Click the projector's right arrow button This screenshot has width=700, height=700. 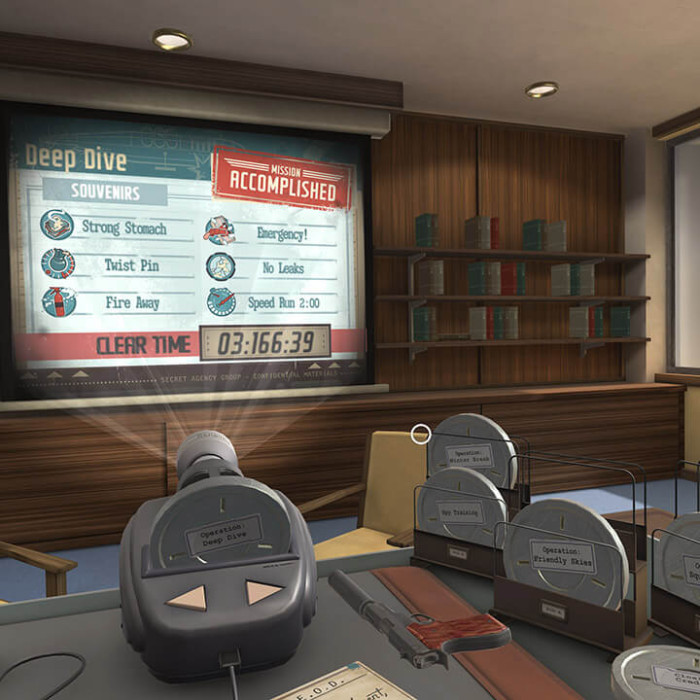(x=262, y=592)
